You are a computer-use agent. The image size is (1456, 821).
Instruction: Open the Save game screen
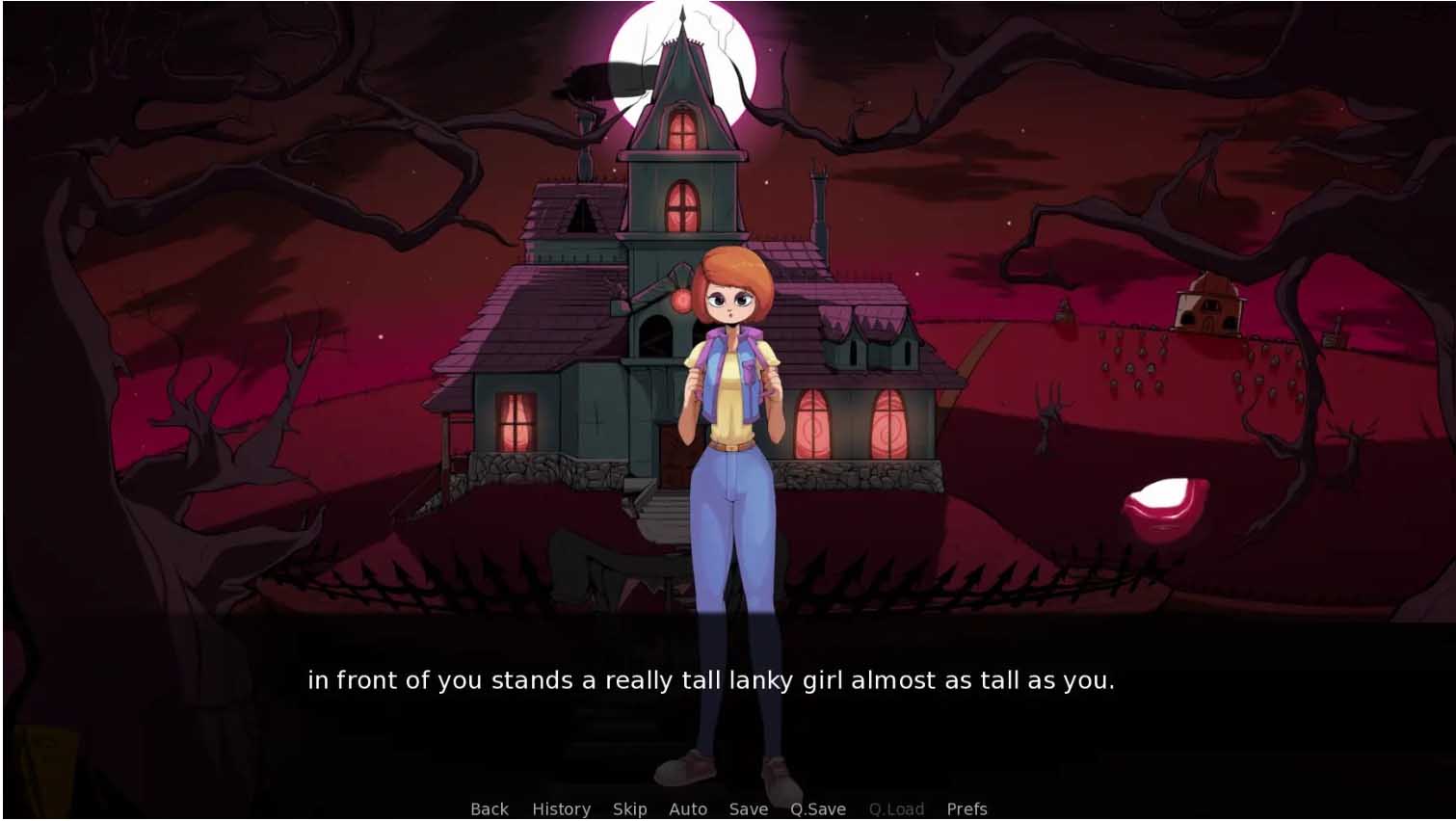click(750, 808)
